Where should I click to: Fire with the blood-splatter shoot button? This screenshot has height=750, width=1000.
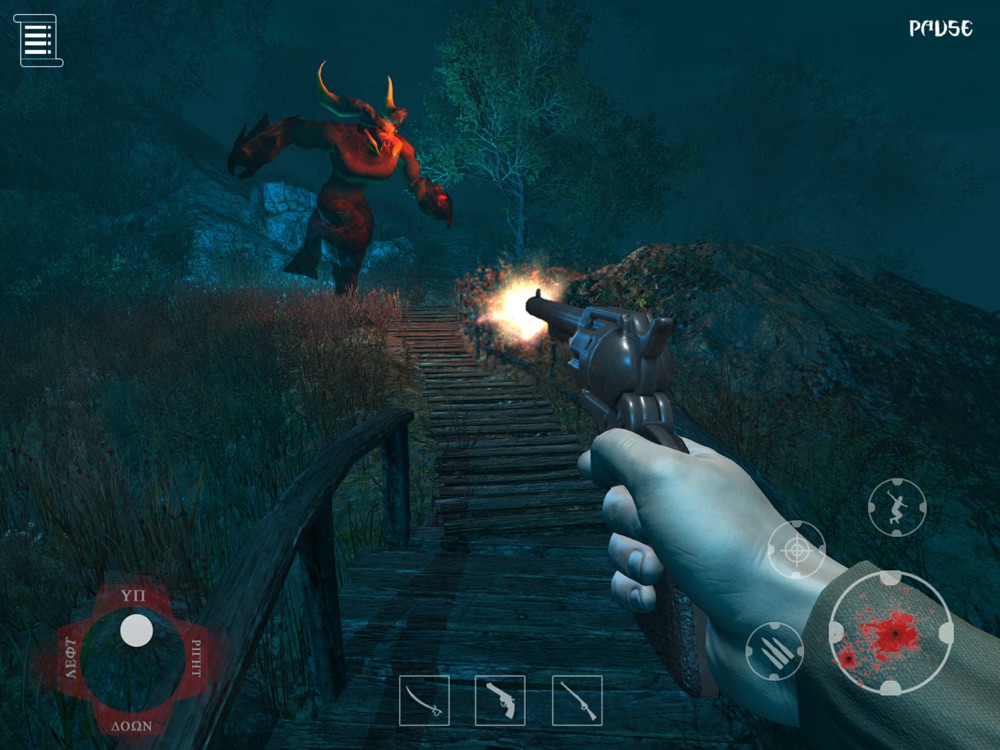pos(890,633)
